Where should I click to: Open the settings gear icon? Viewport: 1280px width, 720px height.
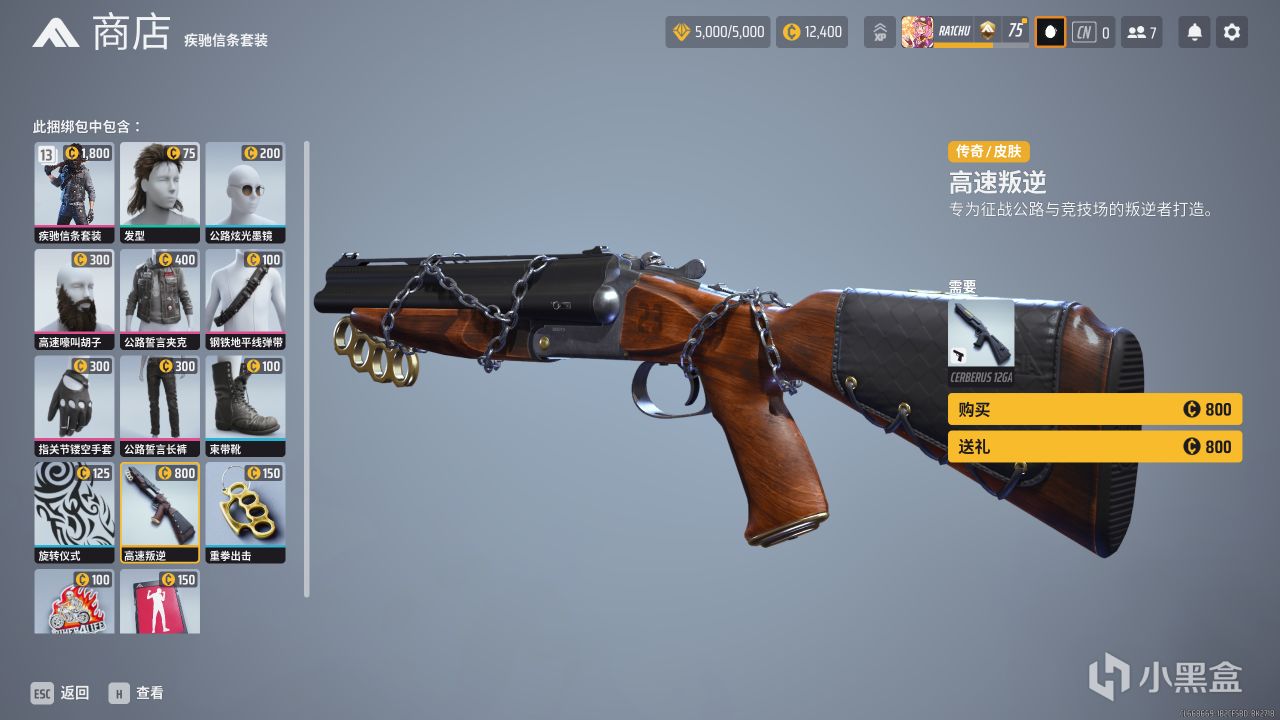click(x=1231, y=31)
